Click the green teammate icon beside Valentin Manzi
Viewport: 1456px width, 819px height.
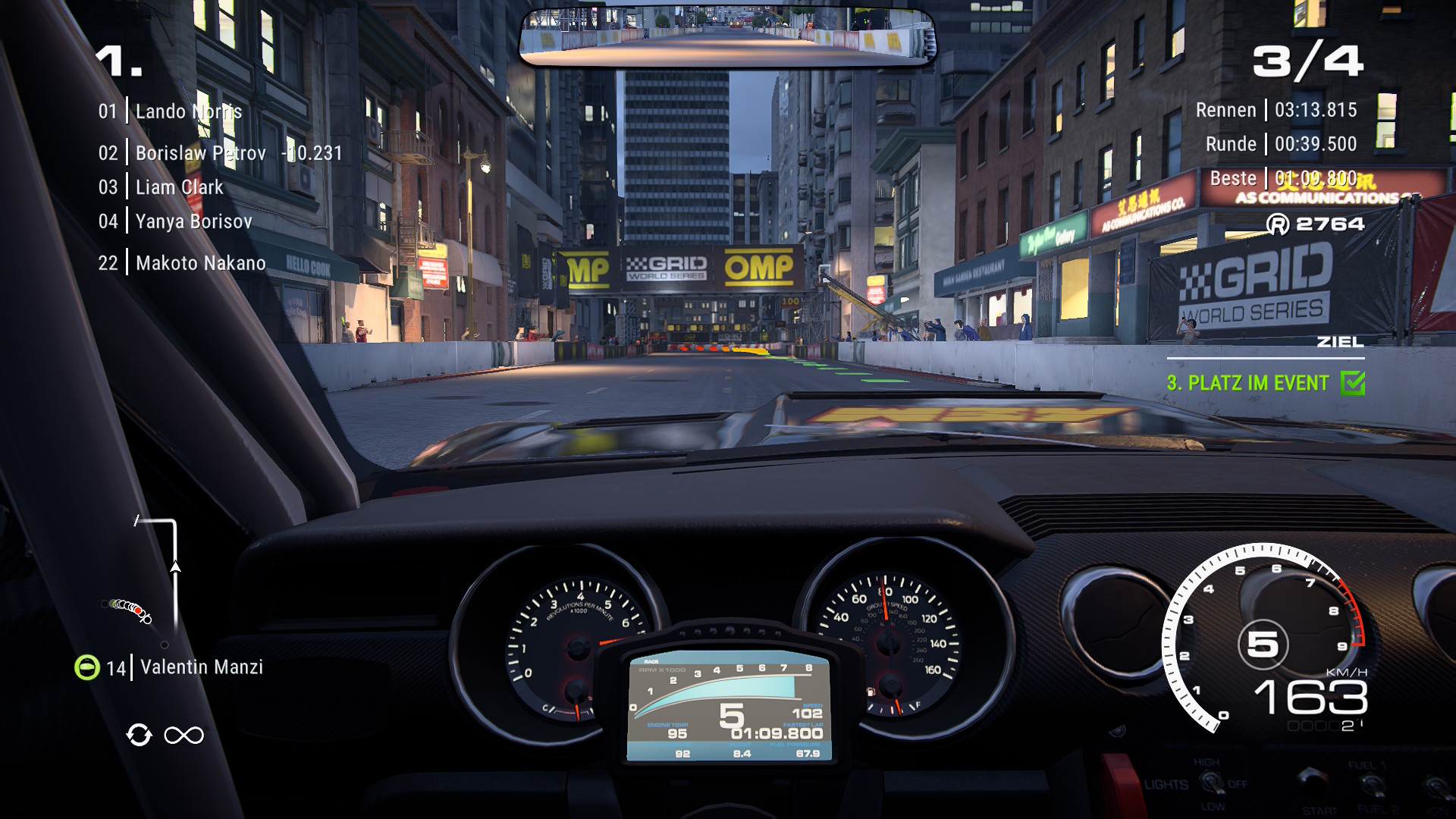[86, 667]
